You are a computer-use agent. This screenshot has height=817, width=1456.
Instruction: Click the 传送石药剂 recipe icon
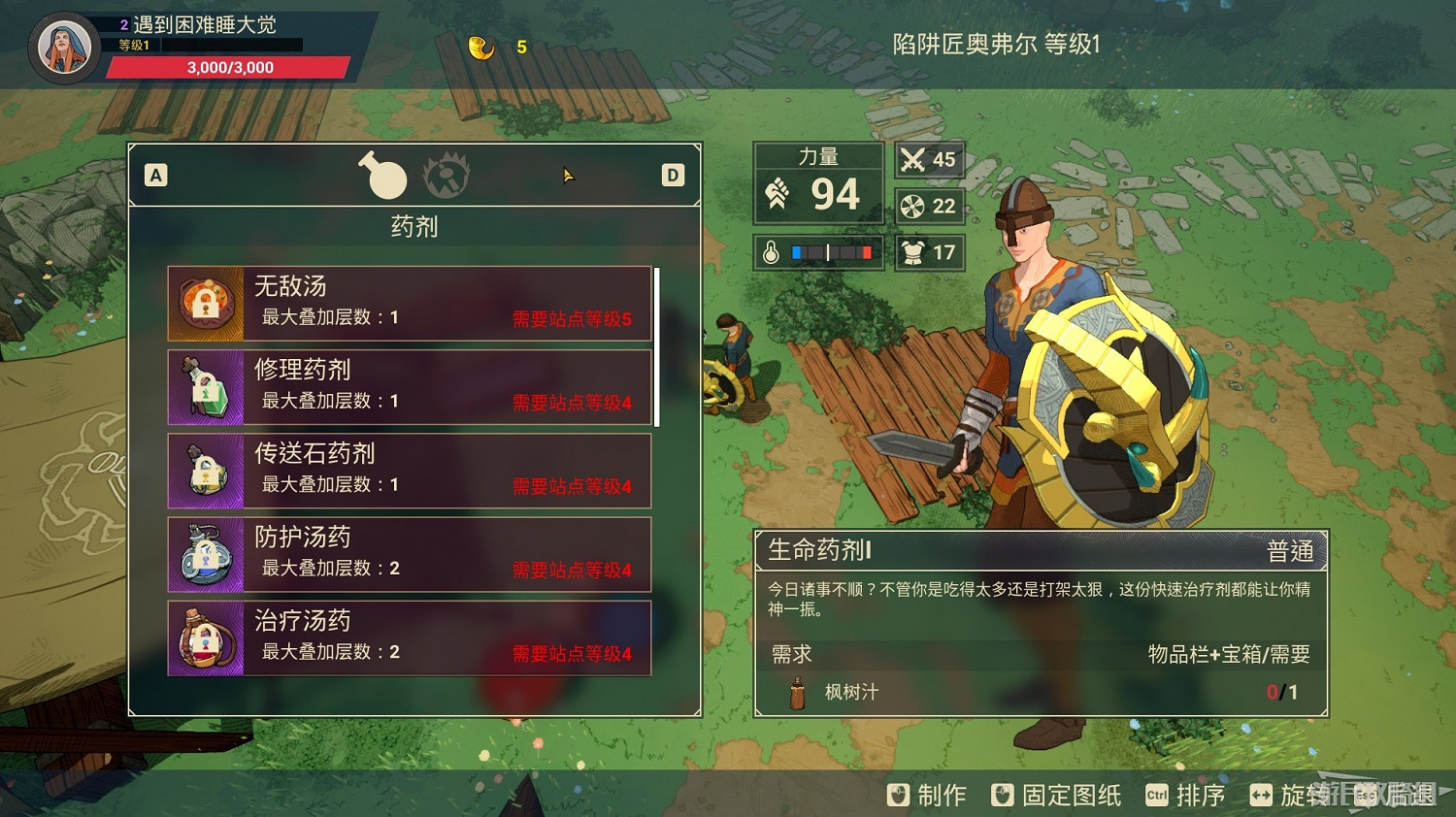(207, 472)
